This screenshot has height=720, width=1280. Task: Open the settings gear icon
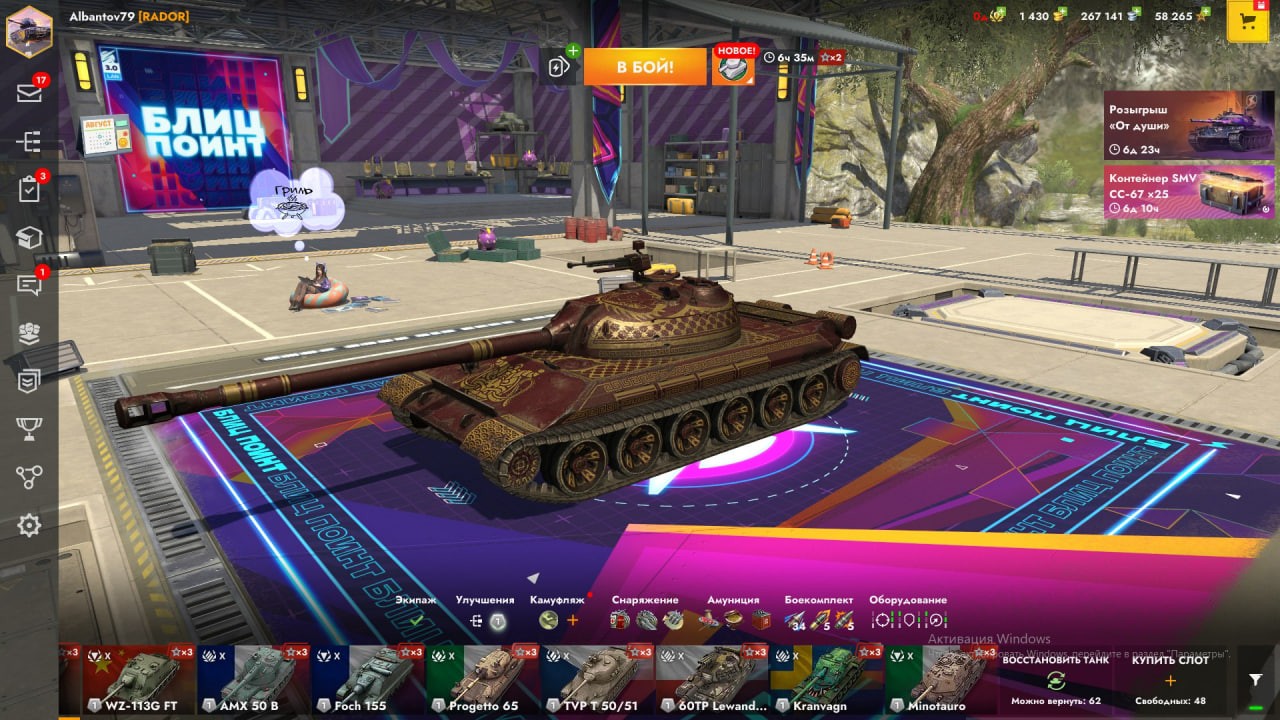pos(29,525)
